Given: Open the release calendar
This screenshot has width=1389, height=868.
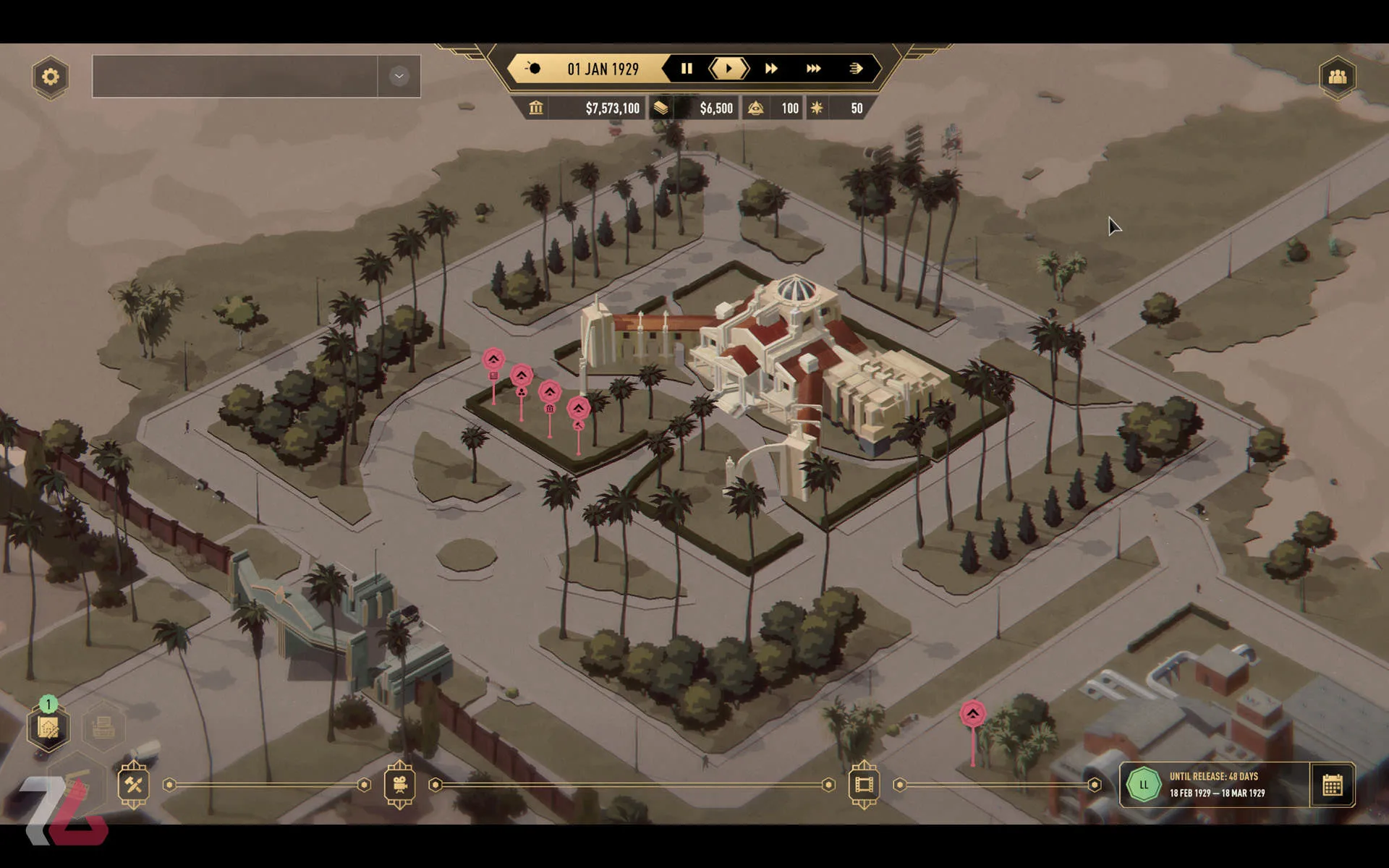Looking at the screenshot, I should pyautogui.click(x=1332, y=785).
